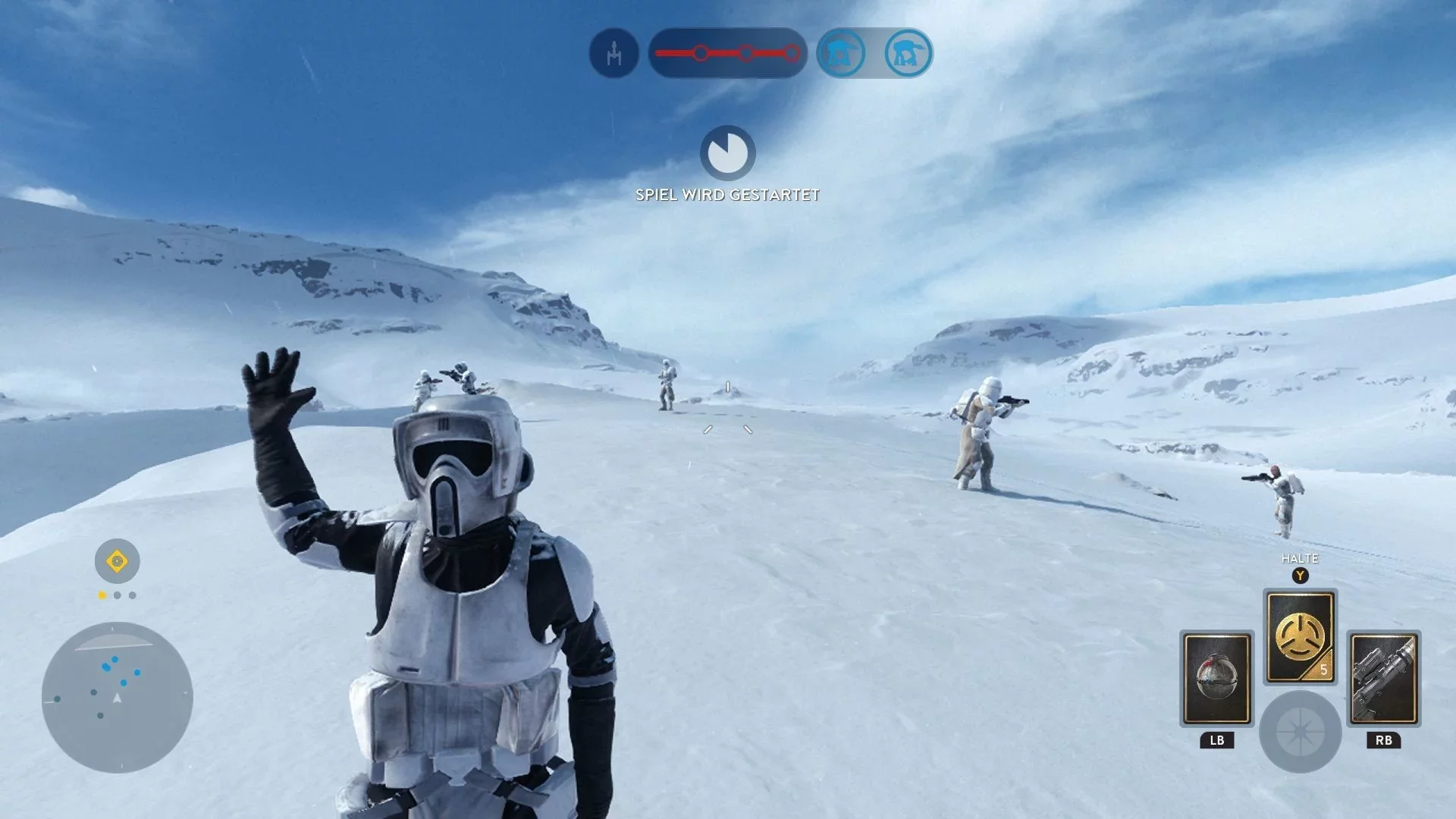Click the AT-AT icon adjacent to the red bar
The image size is (1456, 819).
pyautogui.click(x=841, y=53)
